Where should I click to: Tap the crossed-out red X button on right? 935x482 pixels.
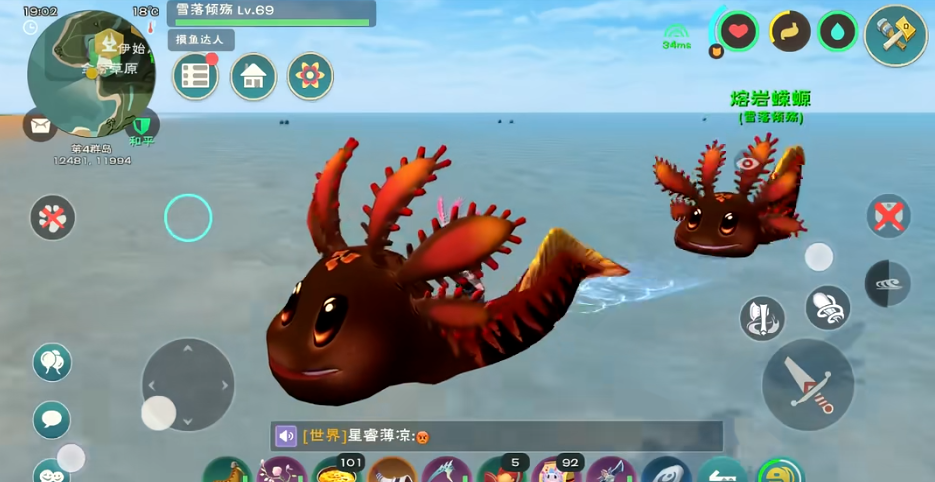click(x=888, y=216)
